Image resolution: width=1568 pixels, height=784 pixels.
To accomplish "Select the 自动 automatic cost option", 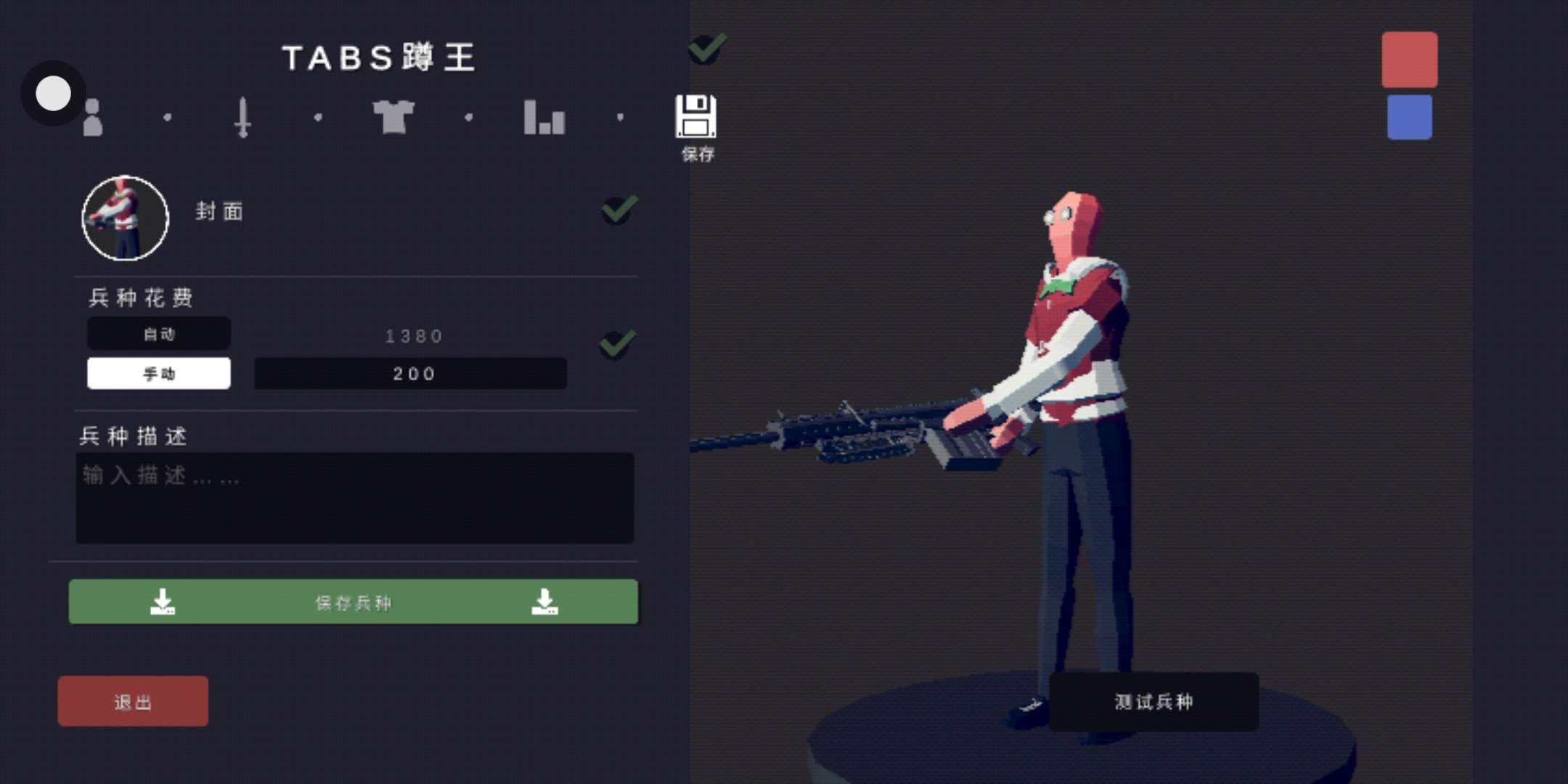I will click(x=159, y=334).
